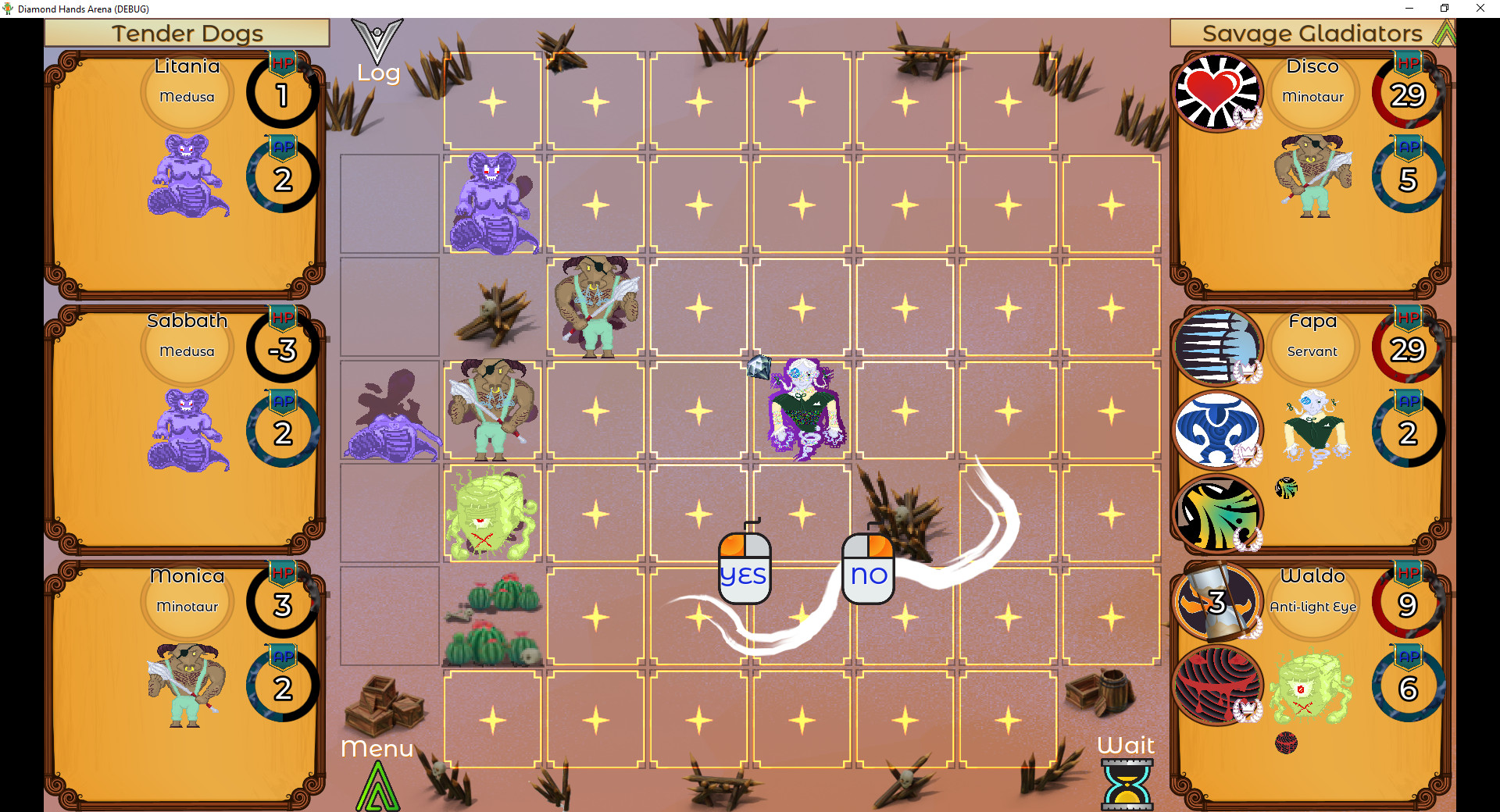Click the red bleed status icon on Waldo's card
This screenshot has height=812, width=1500.
point(1220,685)
